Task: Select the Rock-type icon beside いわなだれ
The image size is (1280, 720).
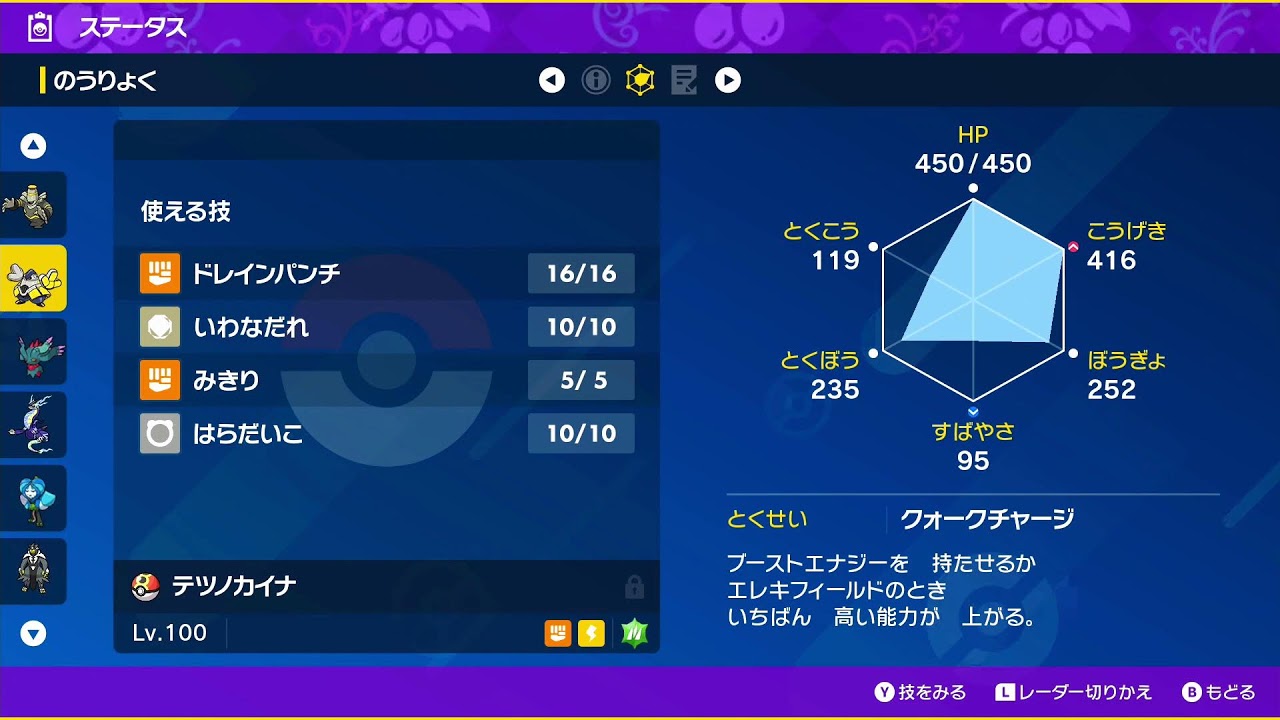Action: 160,327
